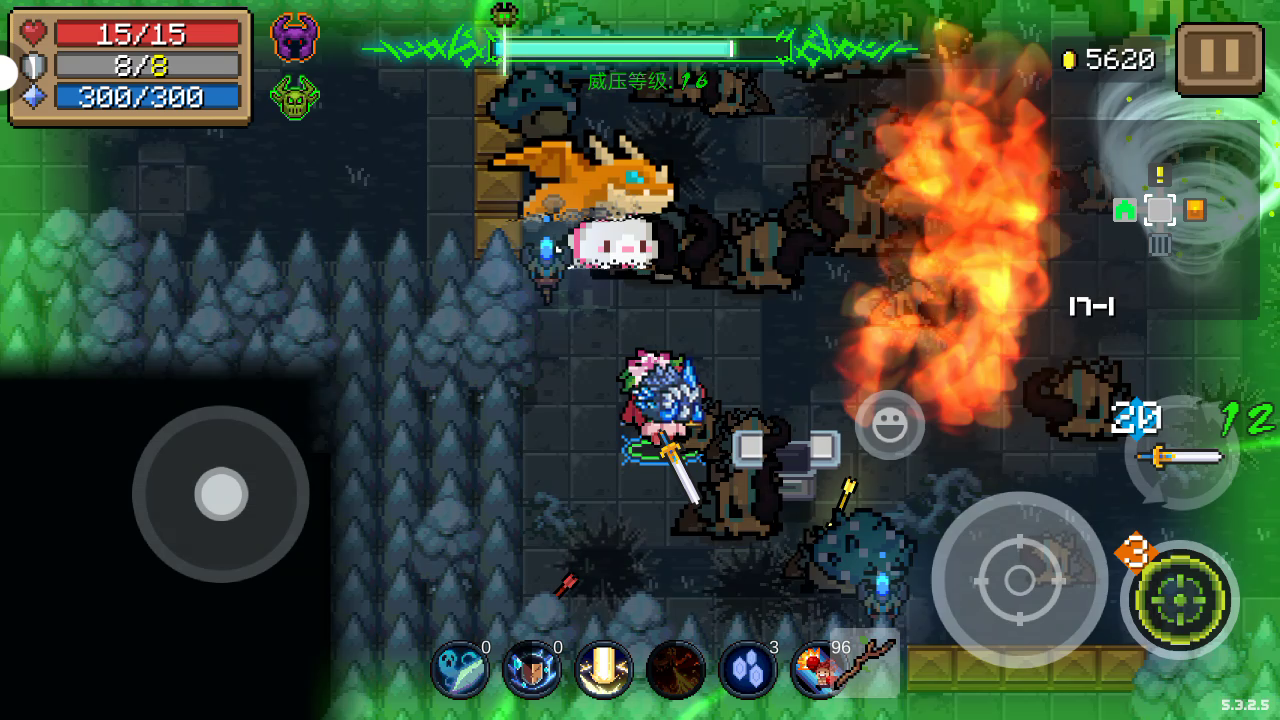Image resolution: width=1280 pixels, height=720 pixels.
Task: Select the wooden branch weapon slot
Action: [x=864, y=664]
